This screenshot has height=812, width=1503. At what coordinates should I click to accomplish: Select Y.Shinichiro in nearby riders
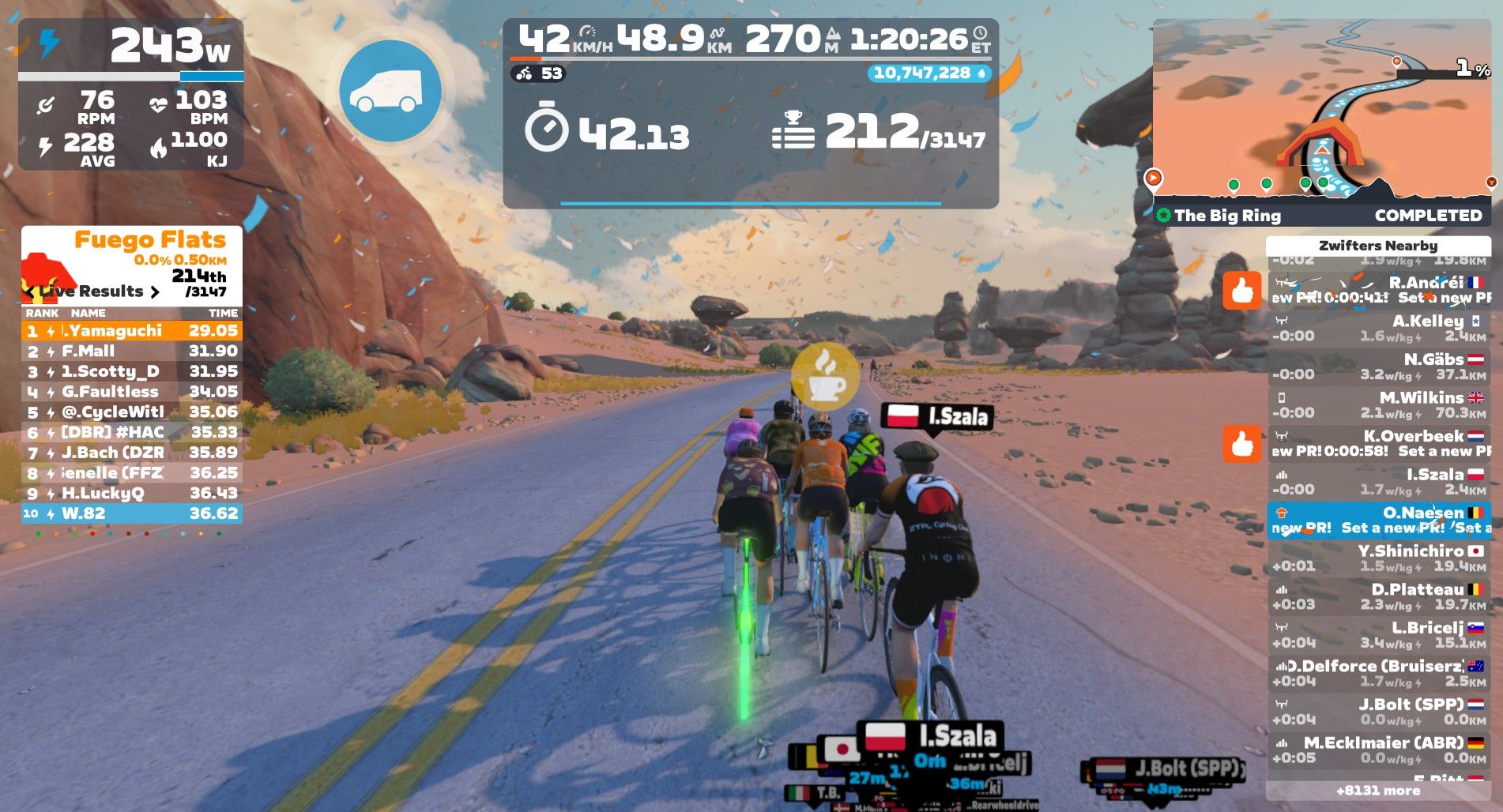1379,558
